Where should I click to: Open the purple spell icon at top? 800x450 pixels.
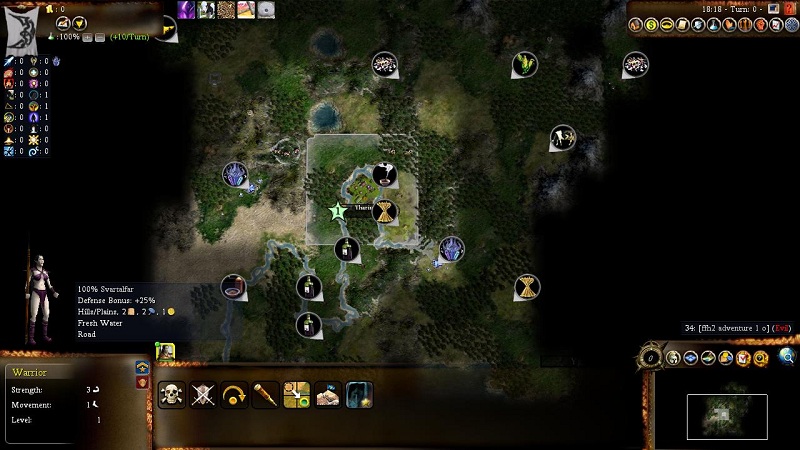(186, 9)
